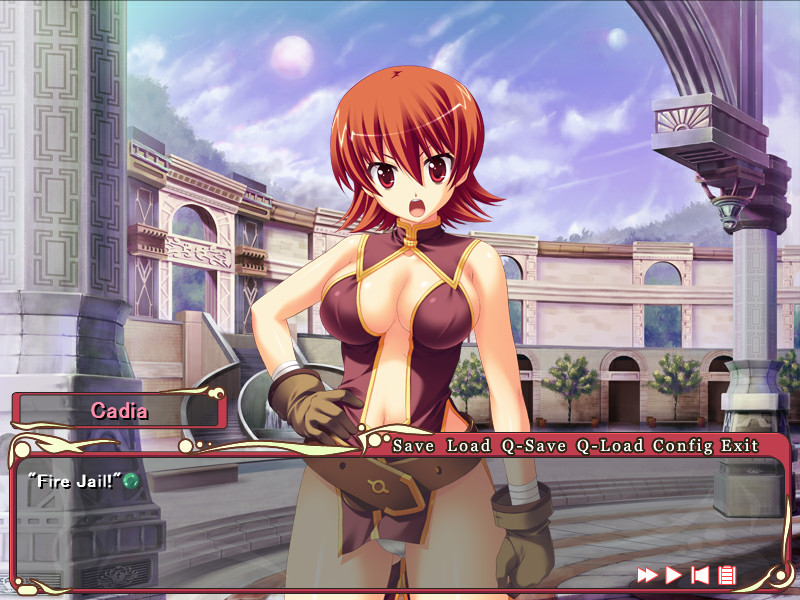Click the rewind-to-previous icon
Image resolution: width=800 pixels, height=600 pixels.
click(701, 574)
